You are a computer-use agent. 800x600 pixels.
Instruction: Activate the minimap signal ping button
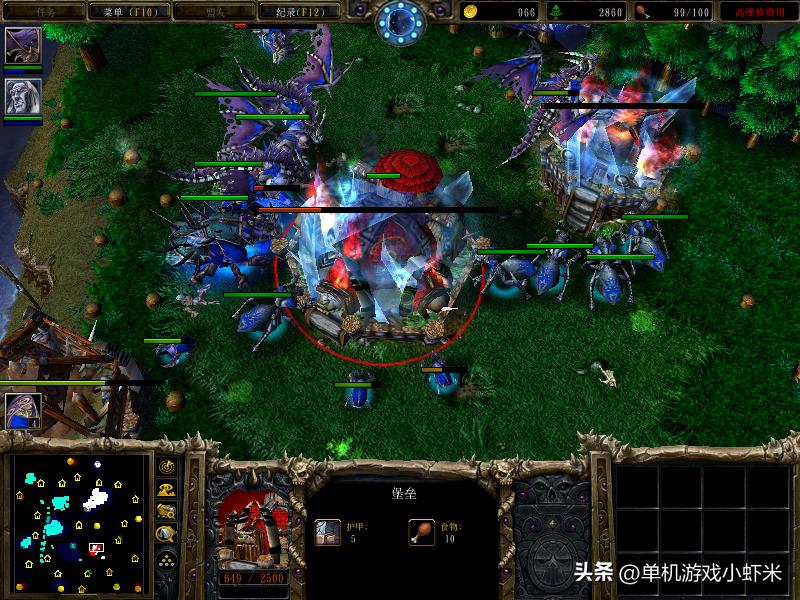166,467
